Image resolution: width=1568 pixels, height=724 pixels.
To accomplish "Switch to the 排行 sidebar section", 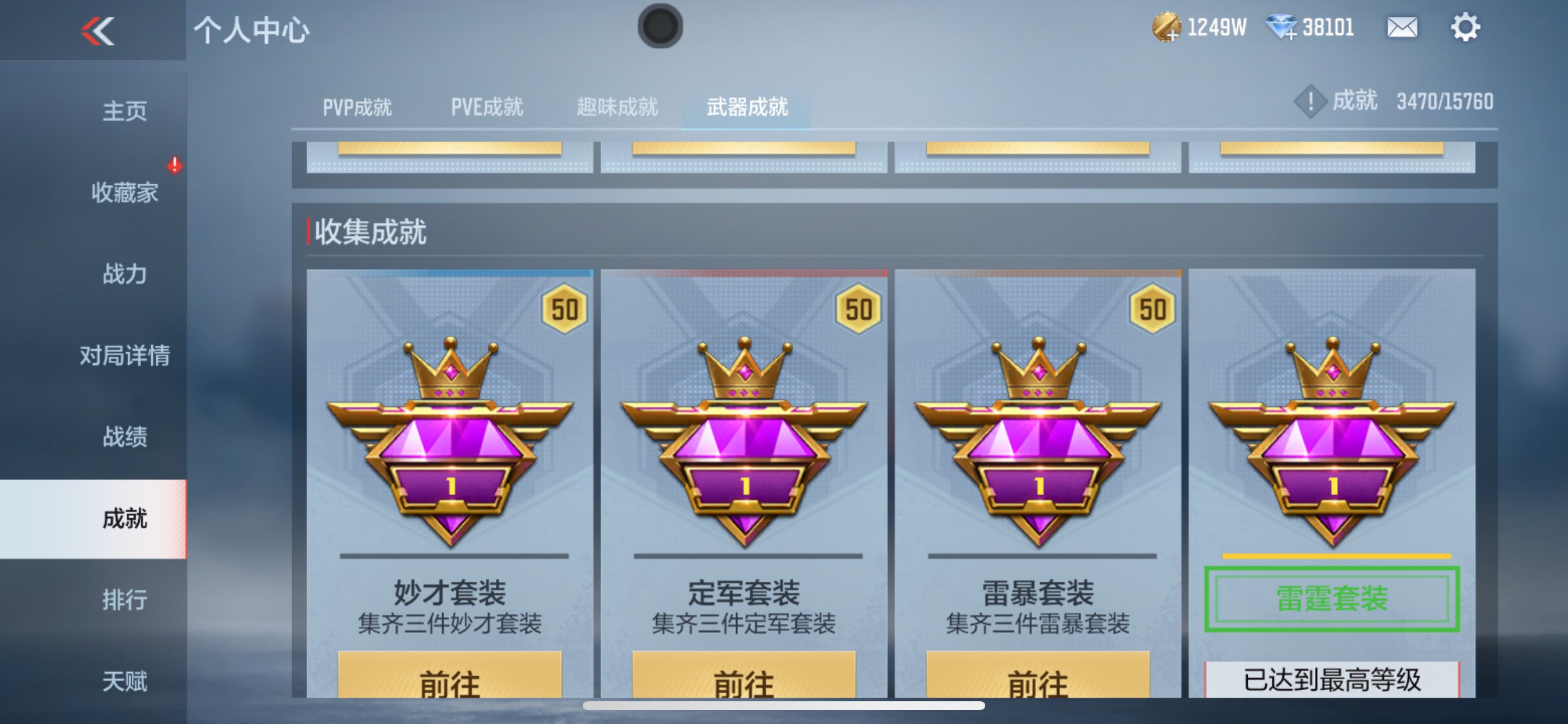I will pos(125,600).
